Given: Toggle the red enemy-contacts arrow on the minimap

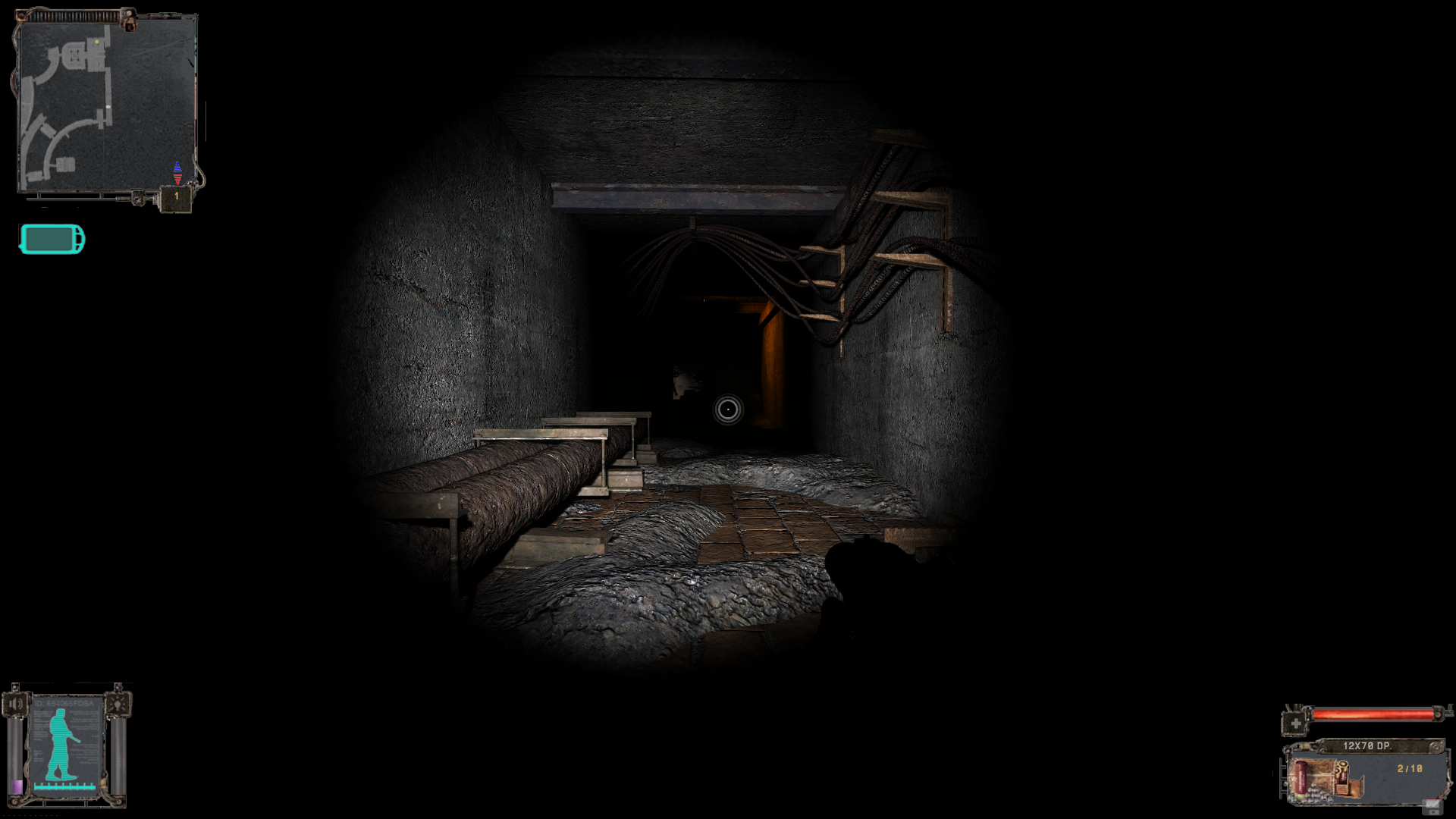Looking at the screenshot, I should (x=177, y=177).
